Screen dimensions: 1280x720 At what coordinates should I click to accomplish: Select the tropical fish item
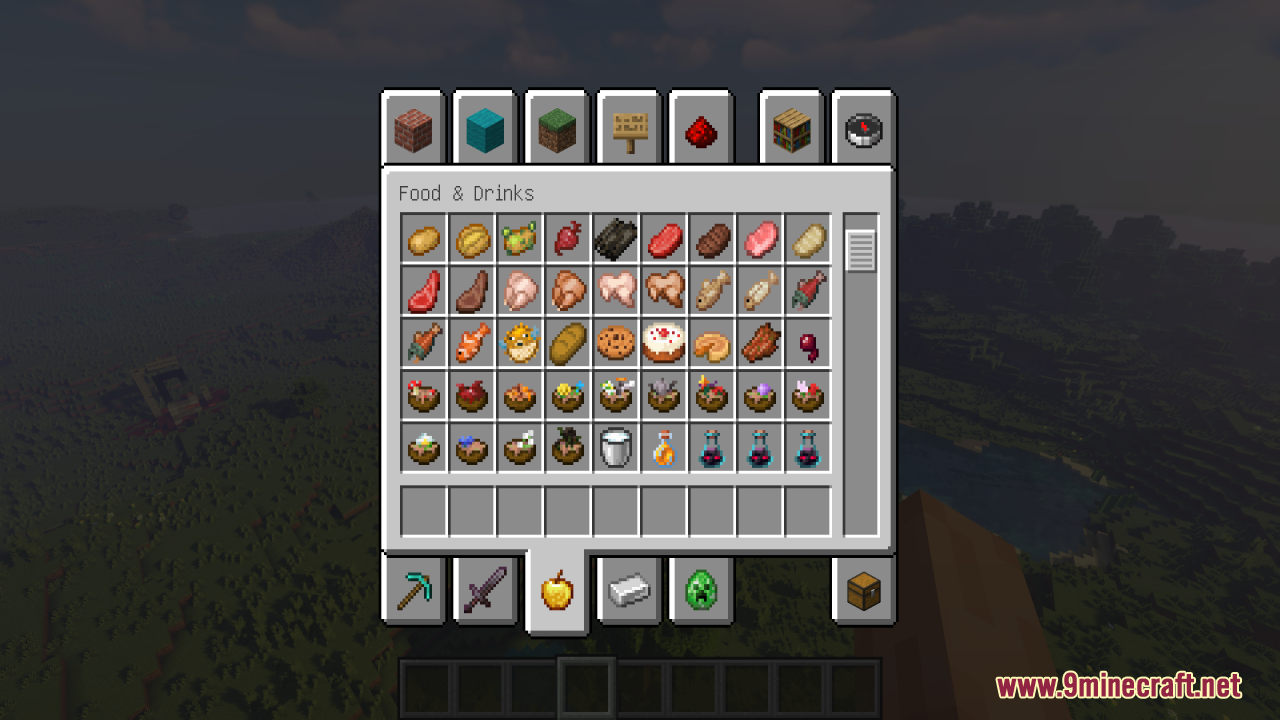tap(471, 343)
